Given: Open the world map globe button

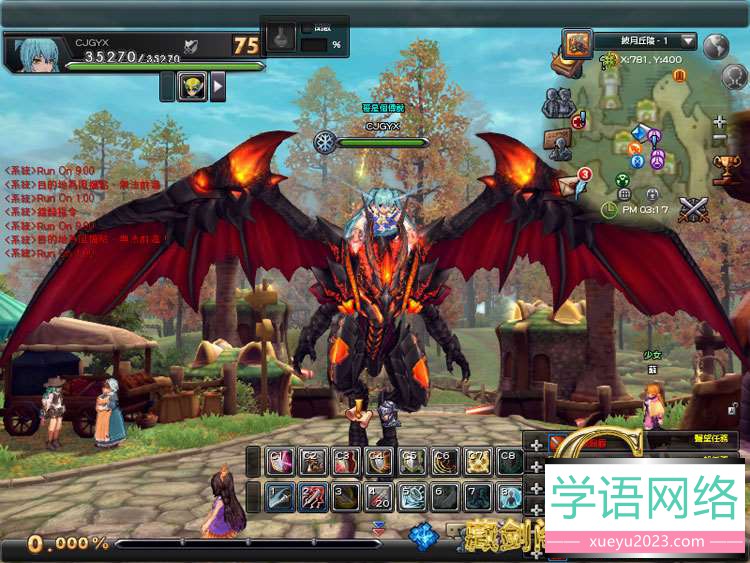Looking at the screenshot, I should (x=715, y=46).
